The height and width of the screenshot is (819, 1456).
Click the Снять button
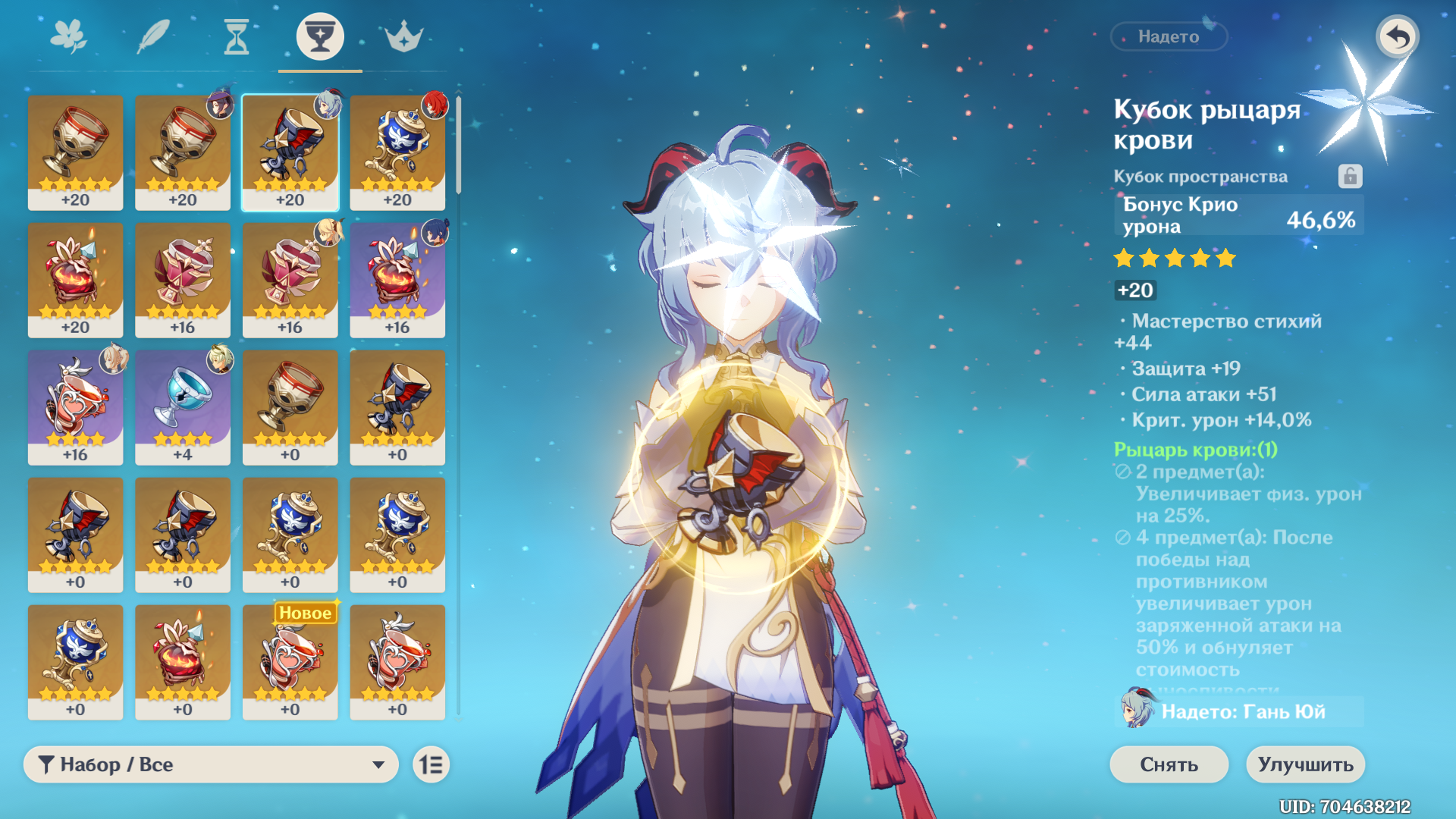[1169, 764]
